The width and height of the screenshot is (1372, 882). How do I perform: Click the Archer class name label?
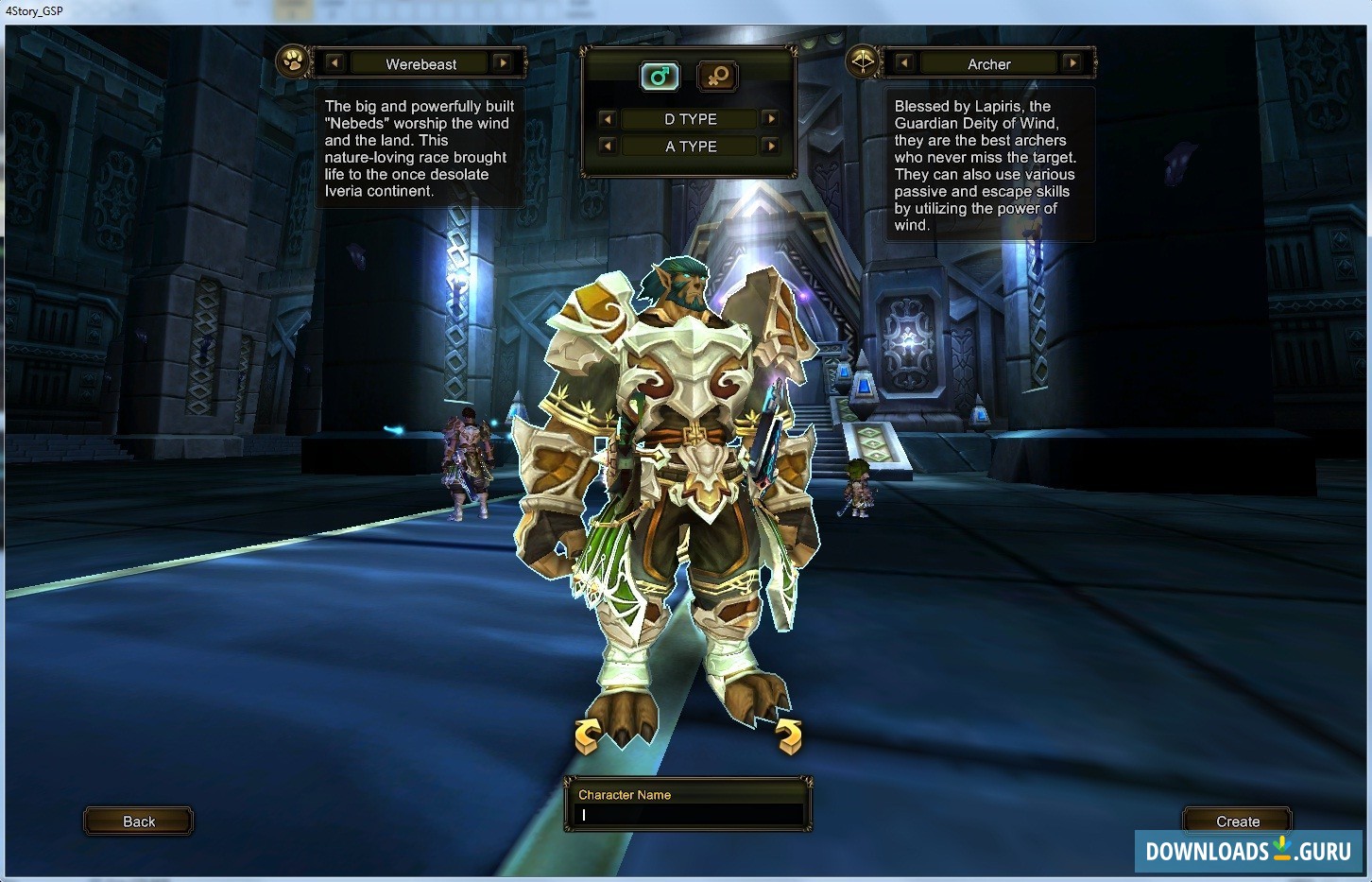click(x=988, y=63)
